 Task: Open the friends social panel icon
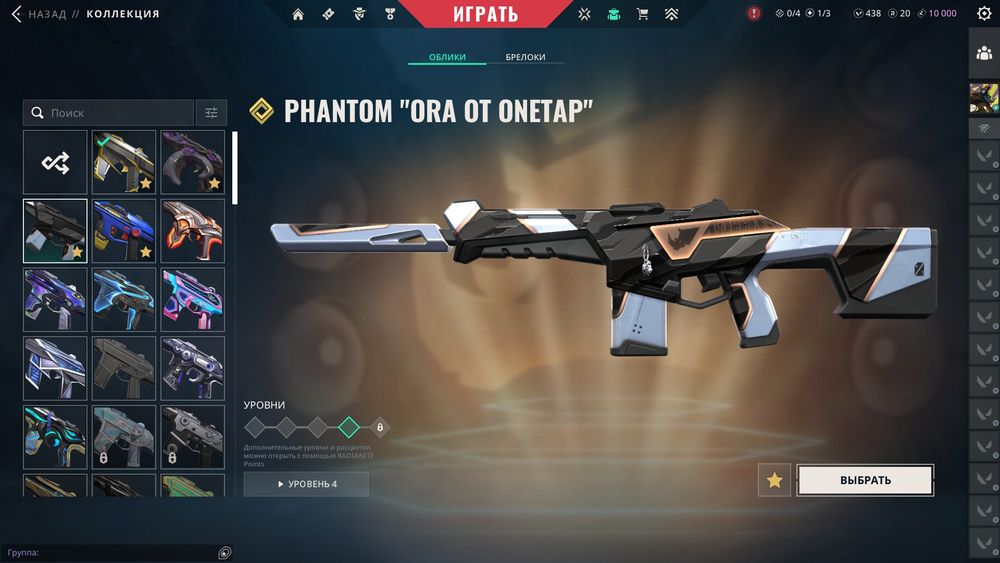point(983,54)
